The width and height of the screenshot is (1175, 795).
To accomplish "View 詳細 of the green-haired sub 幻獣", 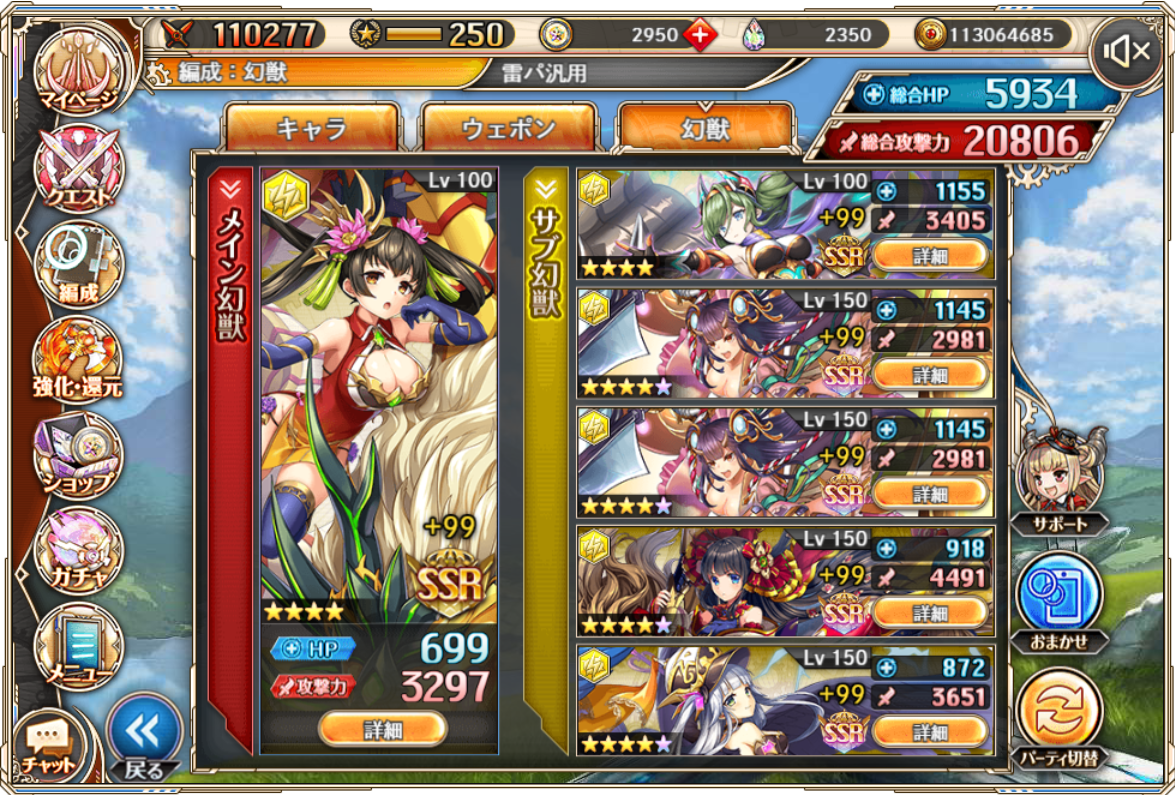I will (x=930, y=256).
